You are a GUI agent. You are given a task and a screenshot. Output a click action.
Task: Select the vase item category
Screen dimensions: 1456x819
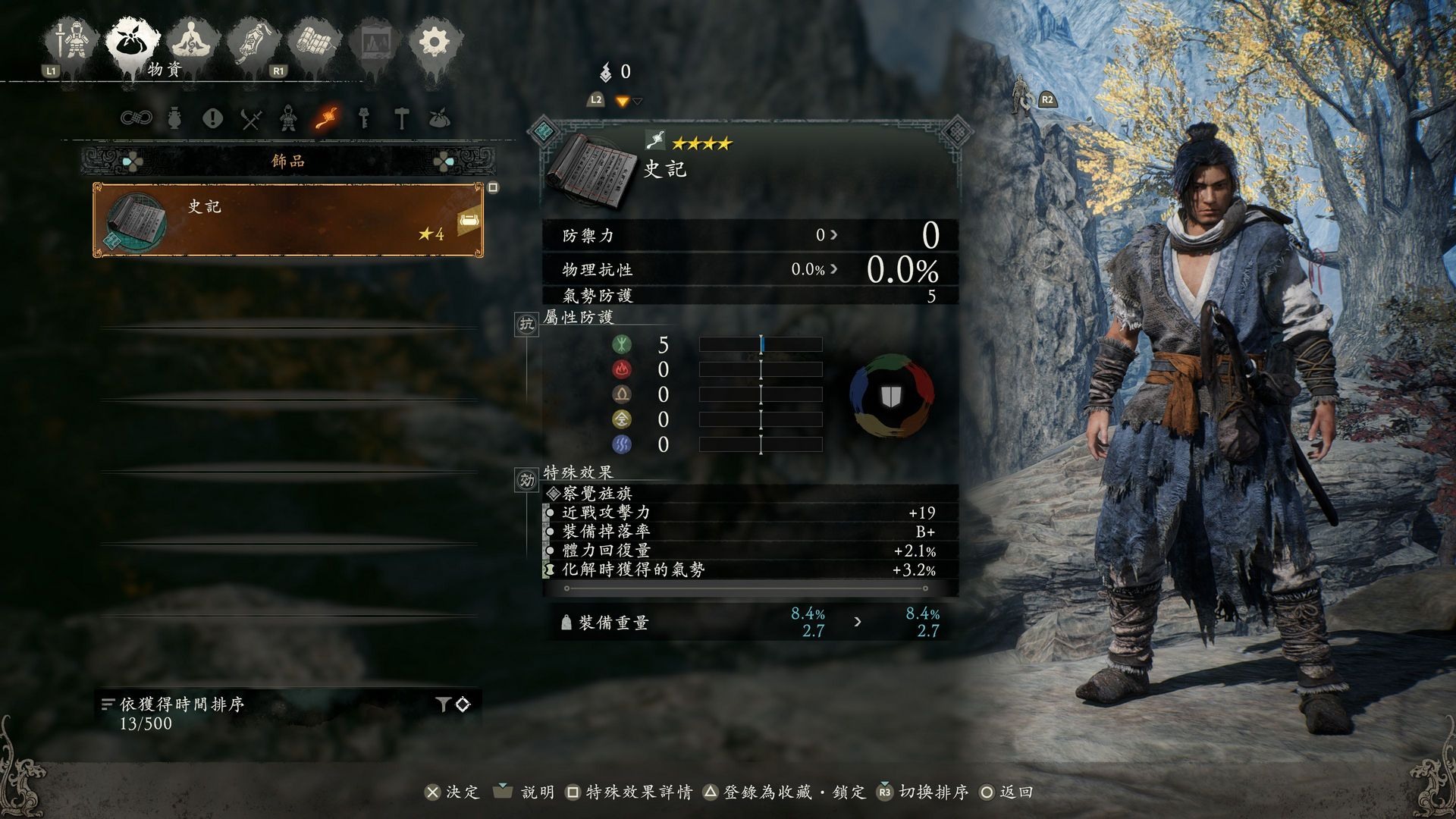[174, 118]
